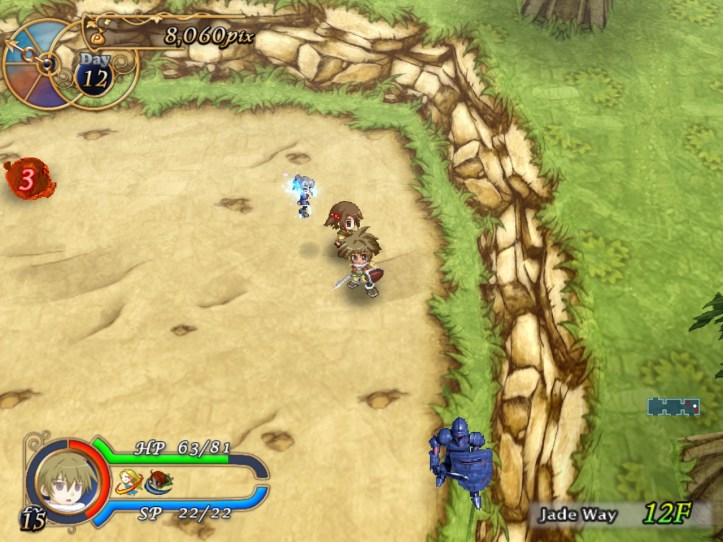723x542 pixels.
Task: Click the hero portrait in the status panel
Action: (x=59, y=479)
